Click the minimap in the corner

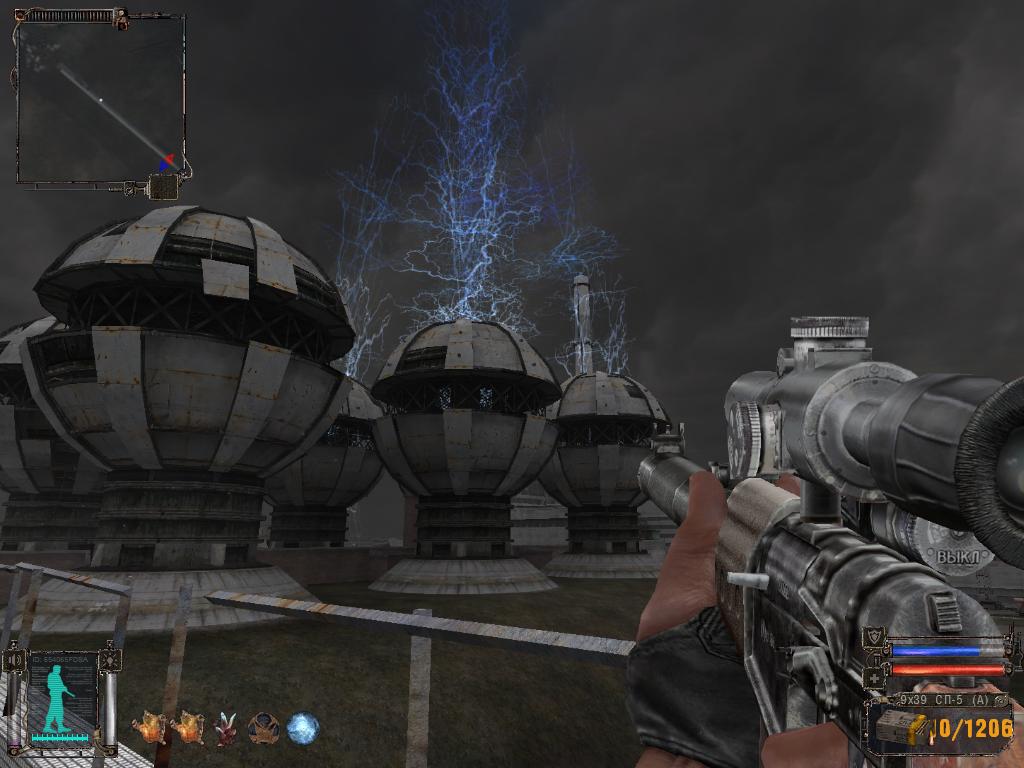click(x=100, y=98)
